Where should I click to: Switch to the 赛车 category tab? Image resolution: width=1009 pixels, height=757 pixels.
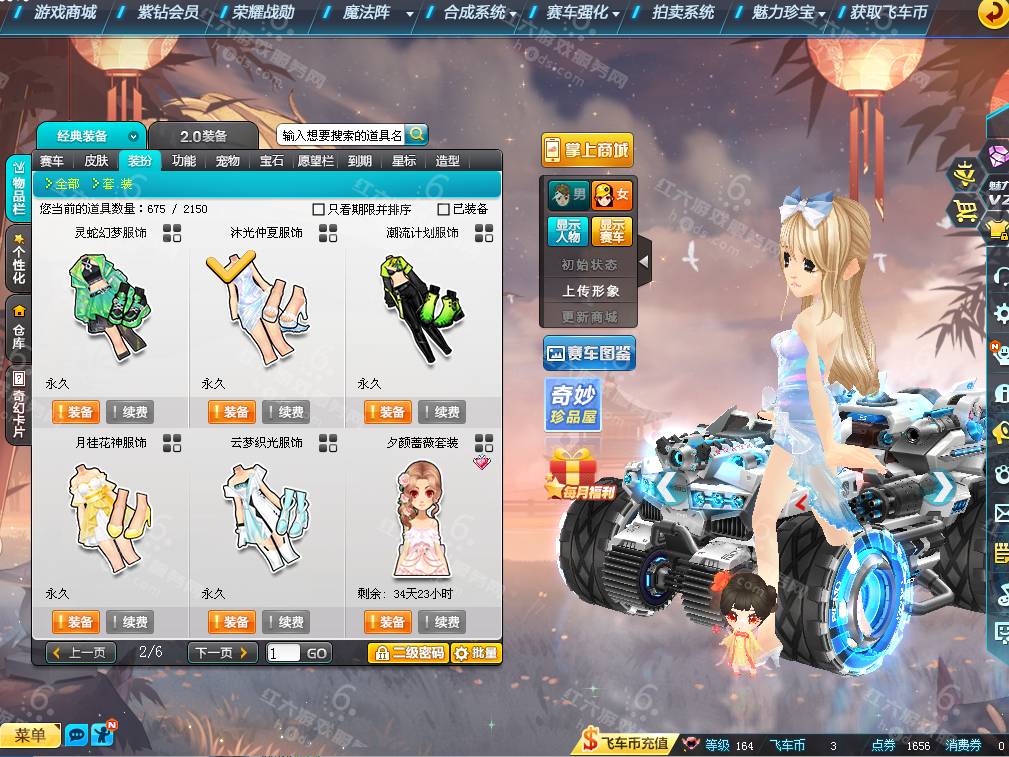pyautogui.click(x=51, y=161)
